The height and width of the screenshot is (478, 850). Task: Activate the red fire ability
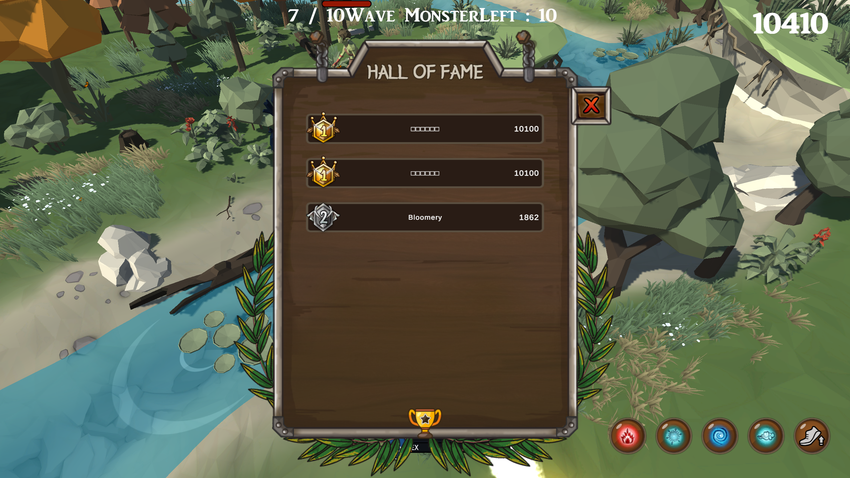point(628,436)
